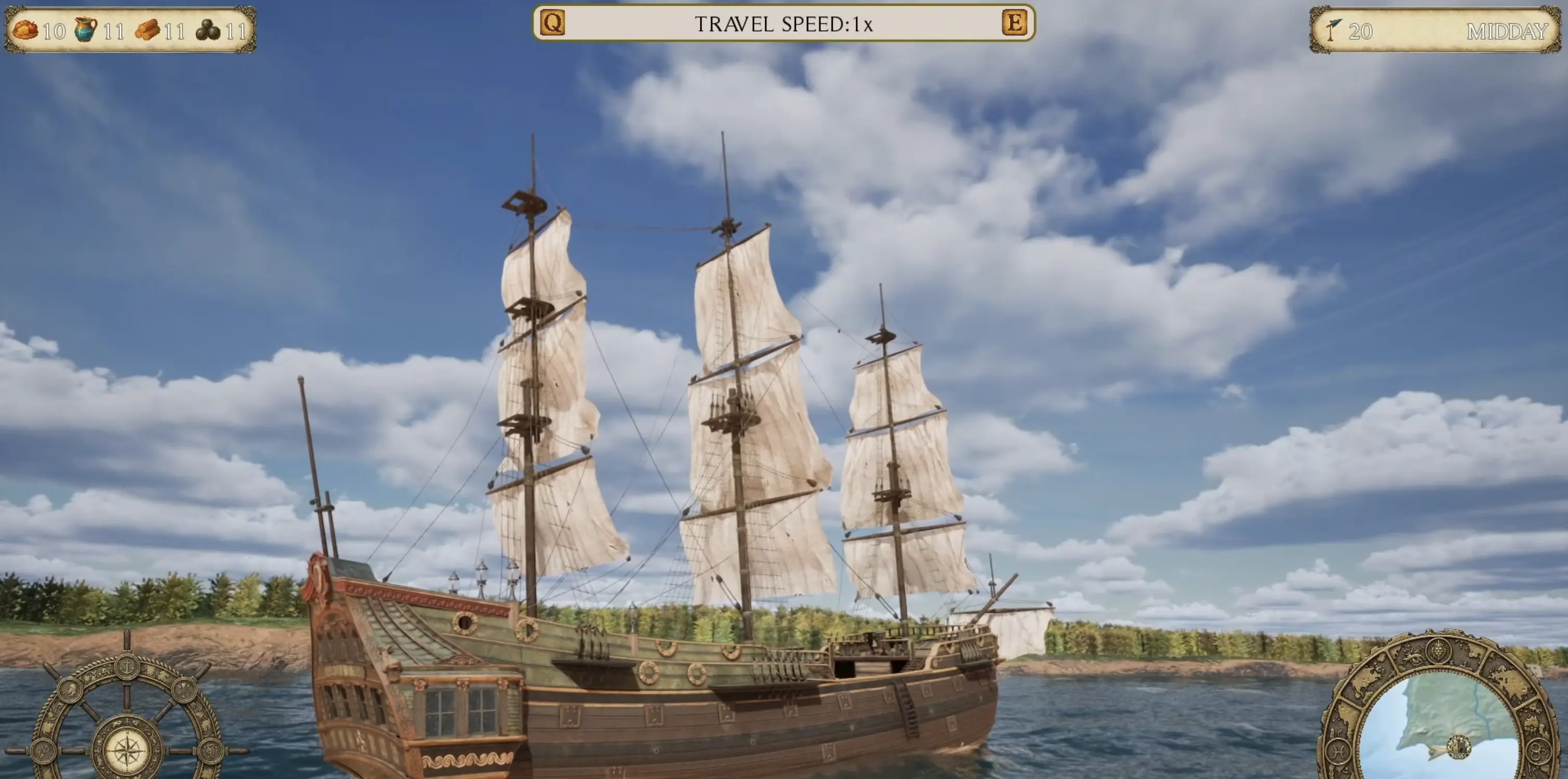Select the lion head medallion on the wheel
Screen dimensions: 1568x779
pyautogui.click(x=70, y=690)
